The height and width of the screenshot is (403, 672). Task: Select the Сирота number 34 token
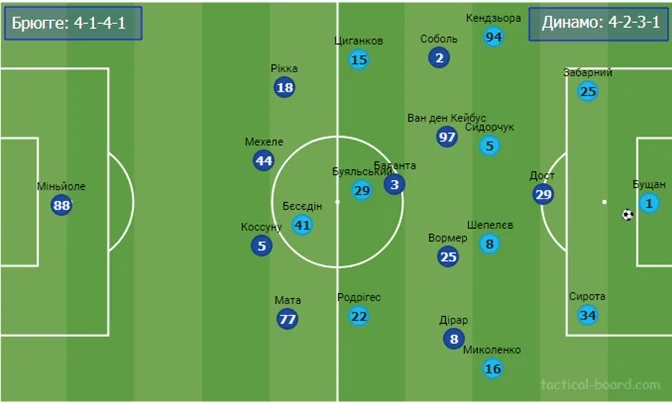[x=588, y=316]
